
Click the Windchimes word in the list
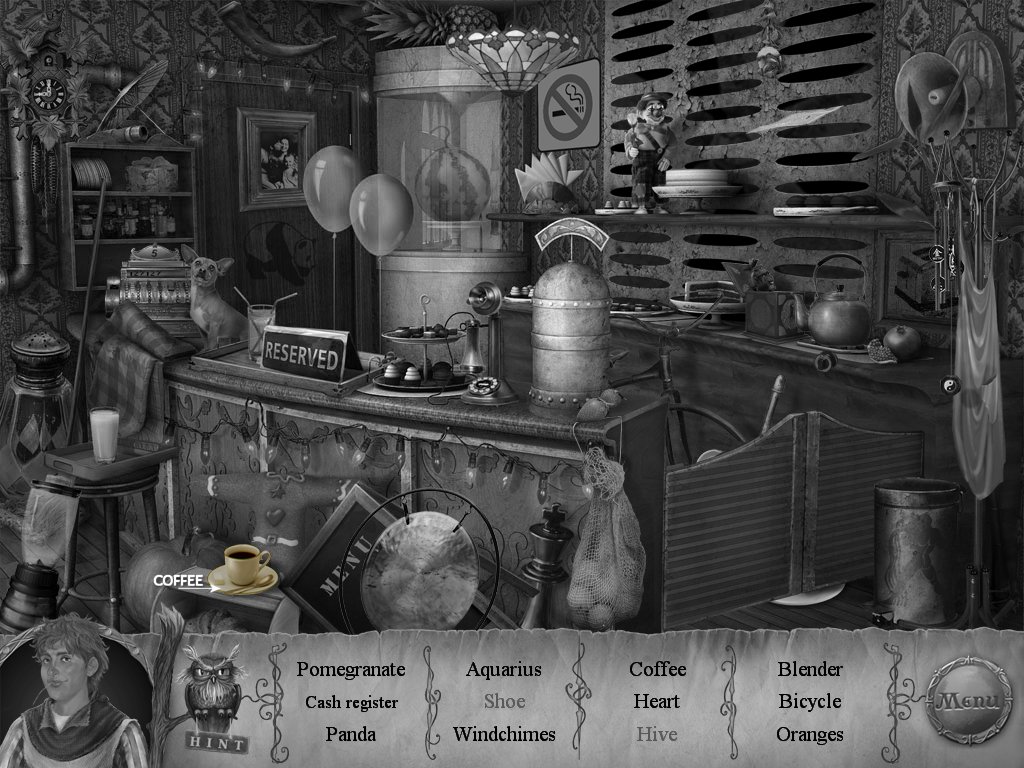[x=503, y=734]
